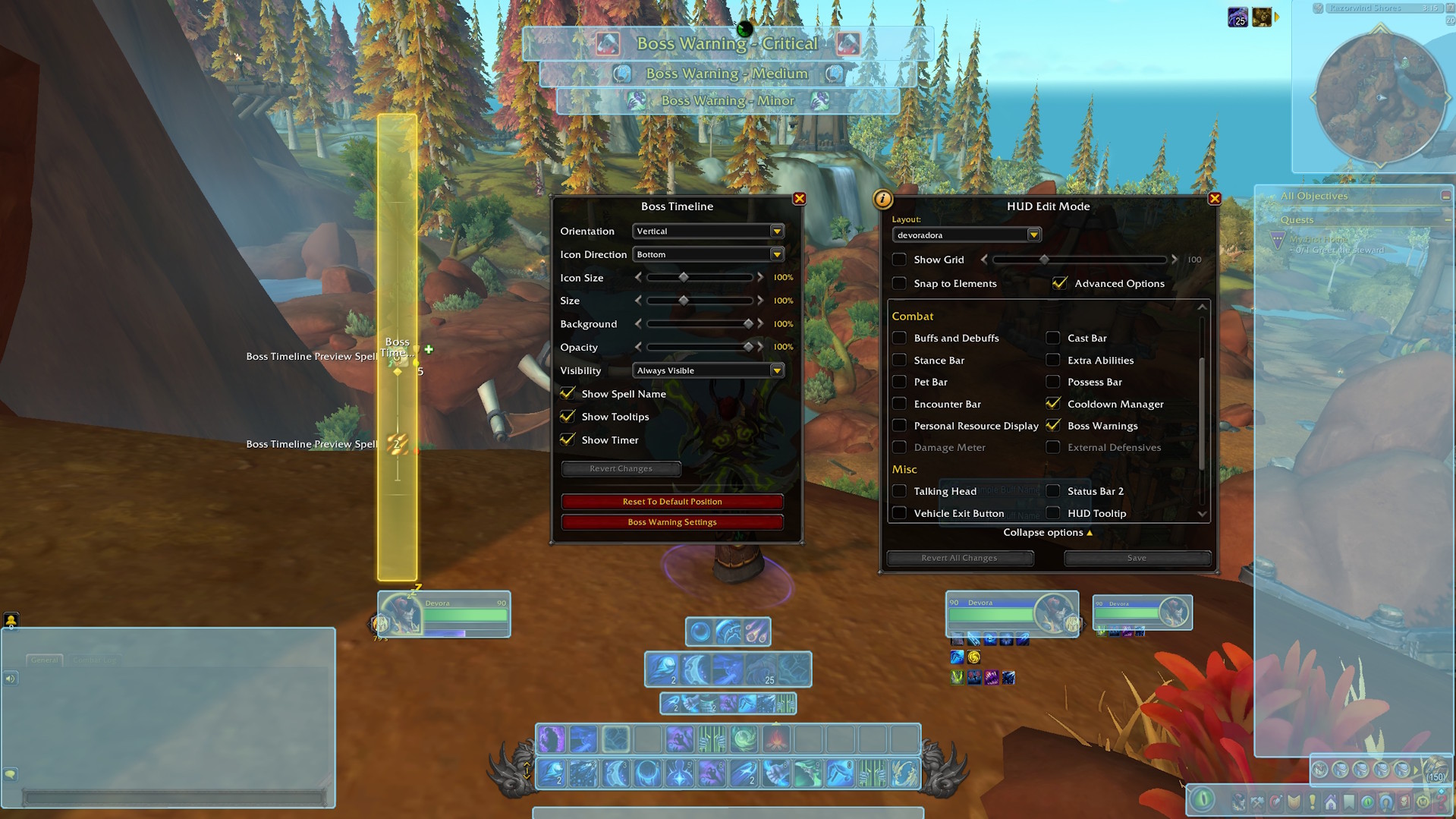Image resolution: width=1456 pixels, height=819 pixels.
Task: Open the Icon Direction dropdown
Action: click(x=708, y=255)
